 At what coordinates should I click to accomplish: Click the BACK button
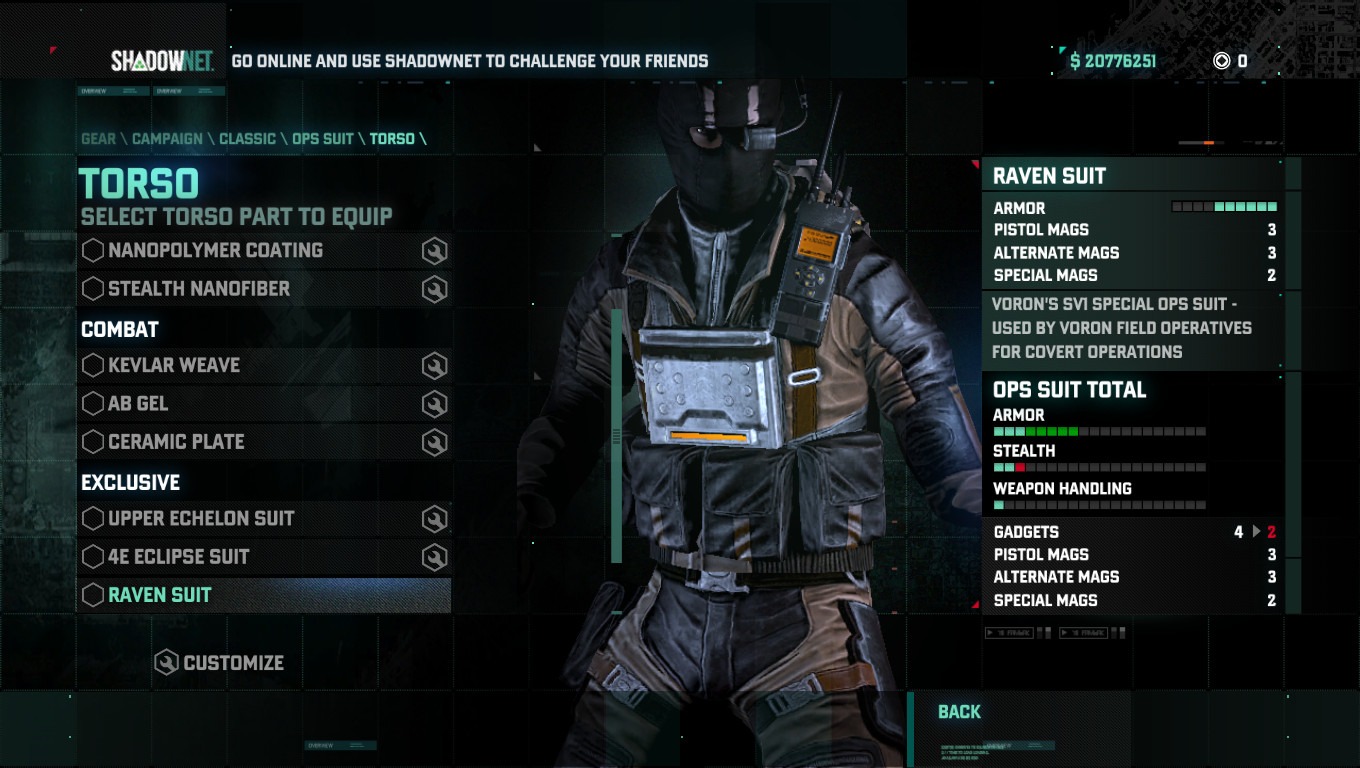click(x=960, y=712)
